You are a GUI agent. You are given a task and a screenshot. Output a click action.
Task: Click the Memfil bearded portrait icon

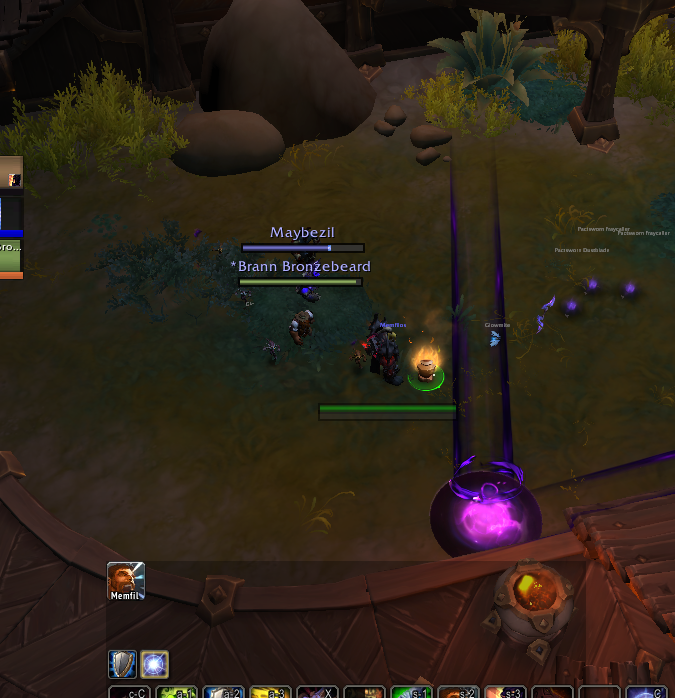(x=126, y=581)
